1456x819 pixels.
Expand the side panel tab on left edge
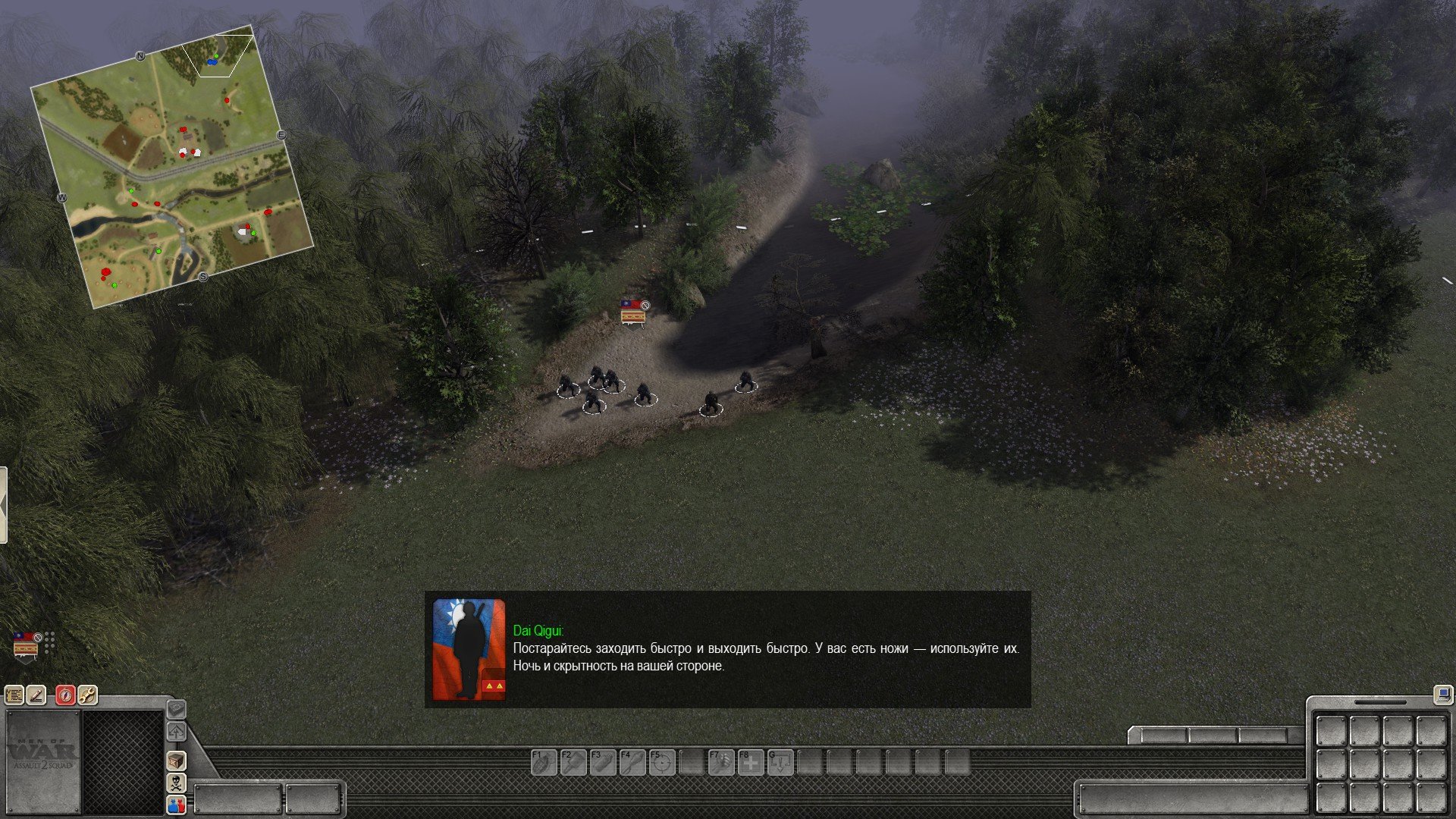point(3,505)
